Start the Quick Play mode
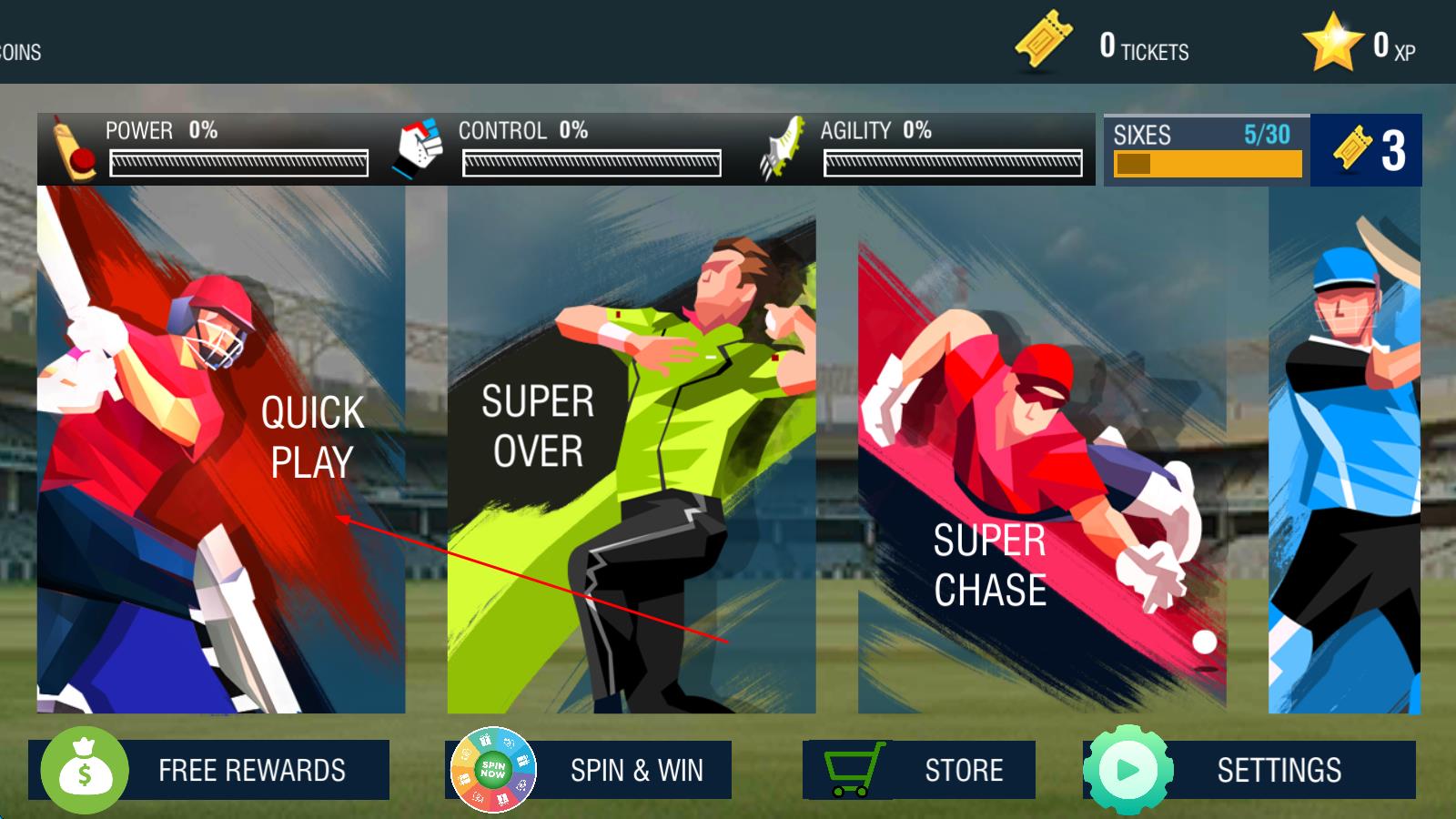This screenshot has height=819, width=1456. pyautogui.click(x=221, y=450)
